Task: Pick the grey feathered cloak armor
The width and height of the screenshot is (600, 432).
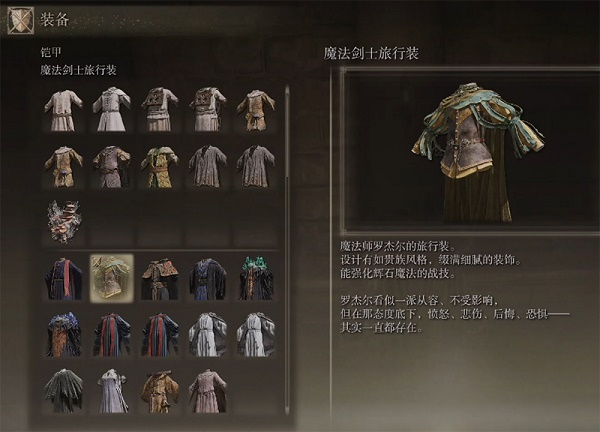Action: pos(63,388)
